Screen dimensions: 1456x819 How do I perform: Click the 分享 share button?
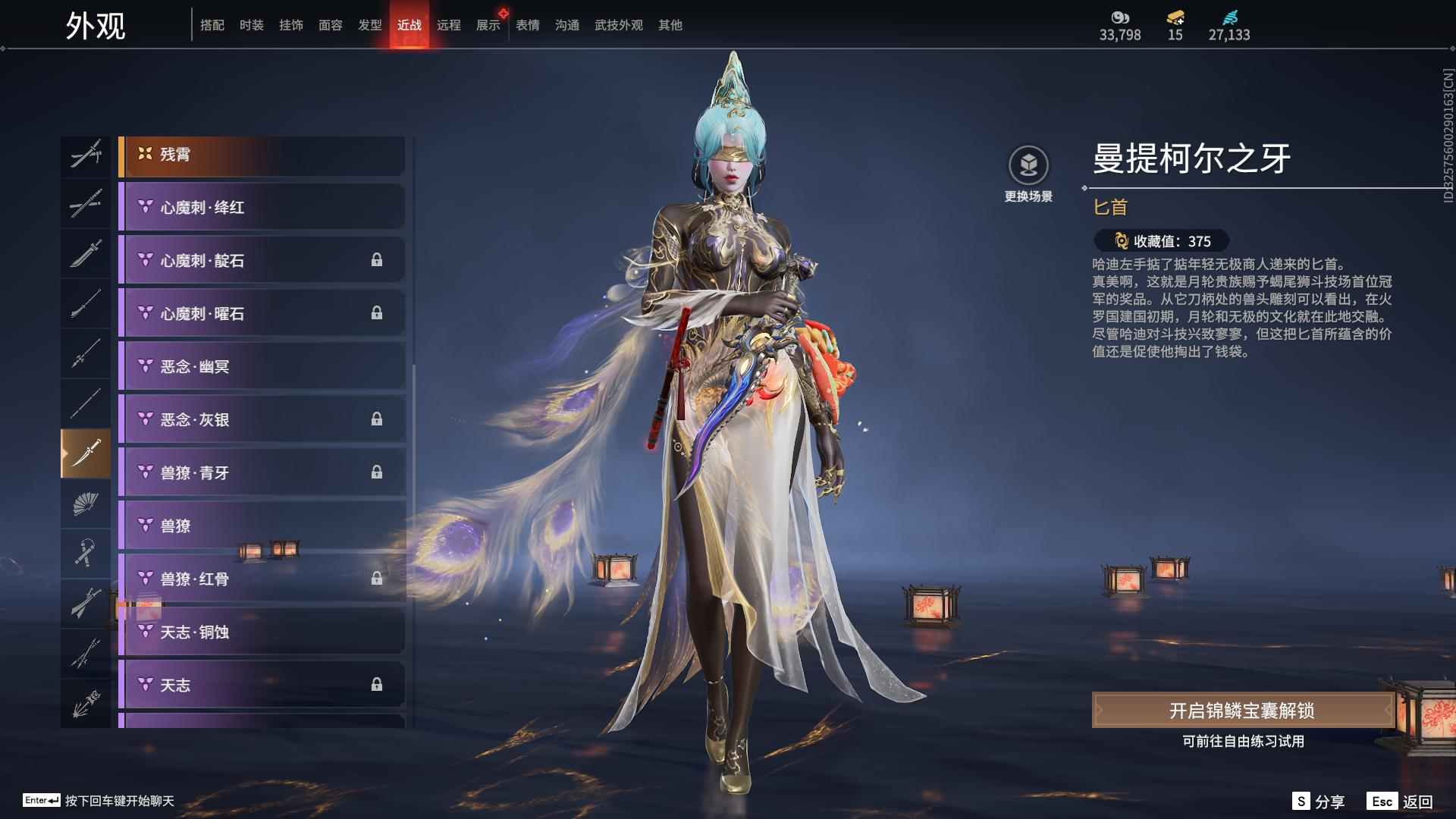[x=1319, y=802]
